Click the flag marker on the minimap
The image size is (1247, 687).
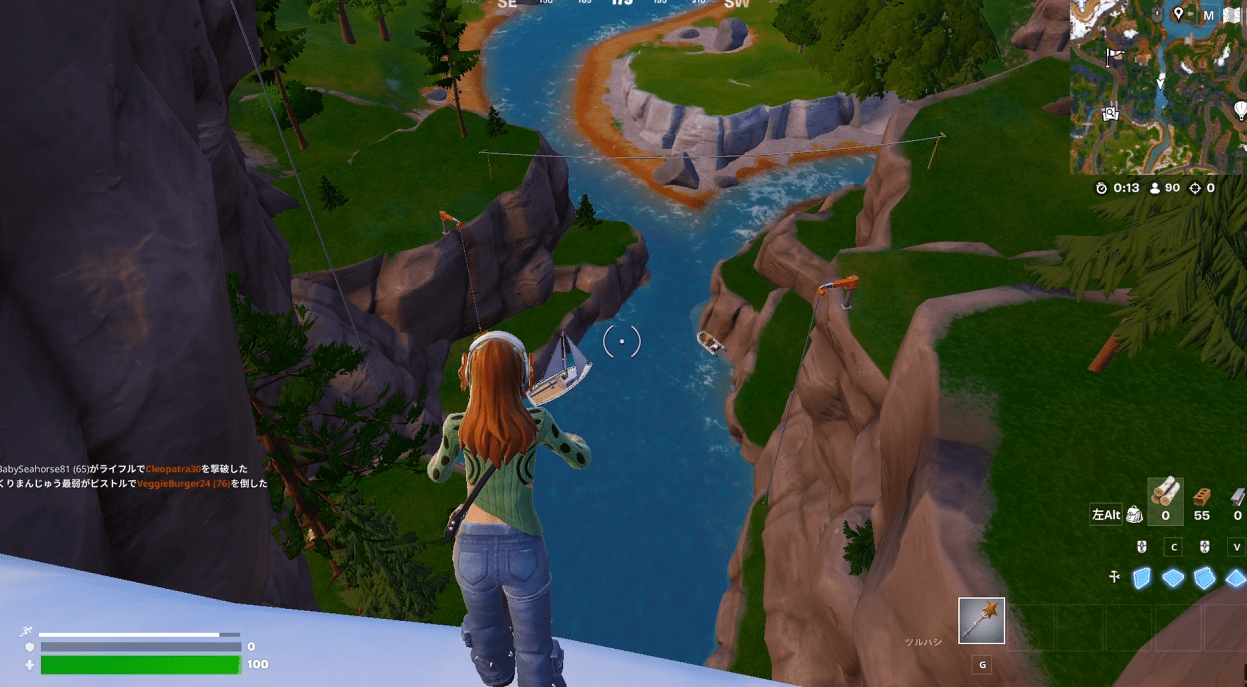pos(1113,54)
